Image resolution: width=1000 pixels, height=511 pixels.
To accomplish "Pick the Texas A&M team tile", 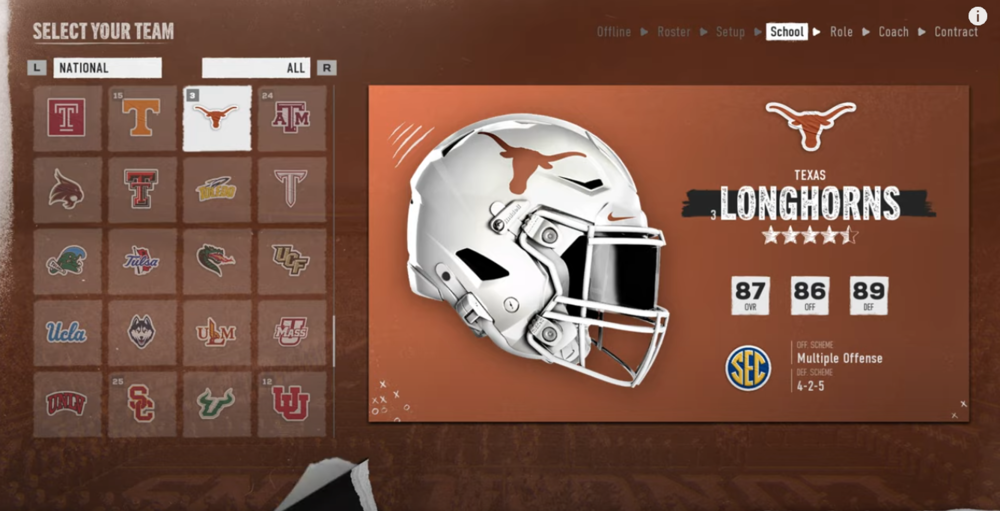I will click(292, 118).
